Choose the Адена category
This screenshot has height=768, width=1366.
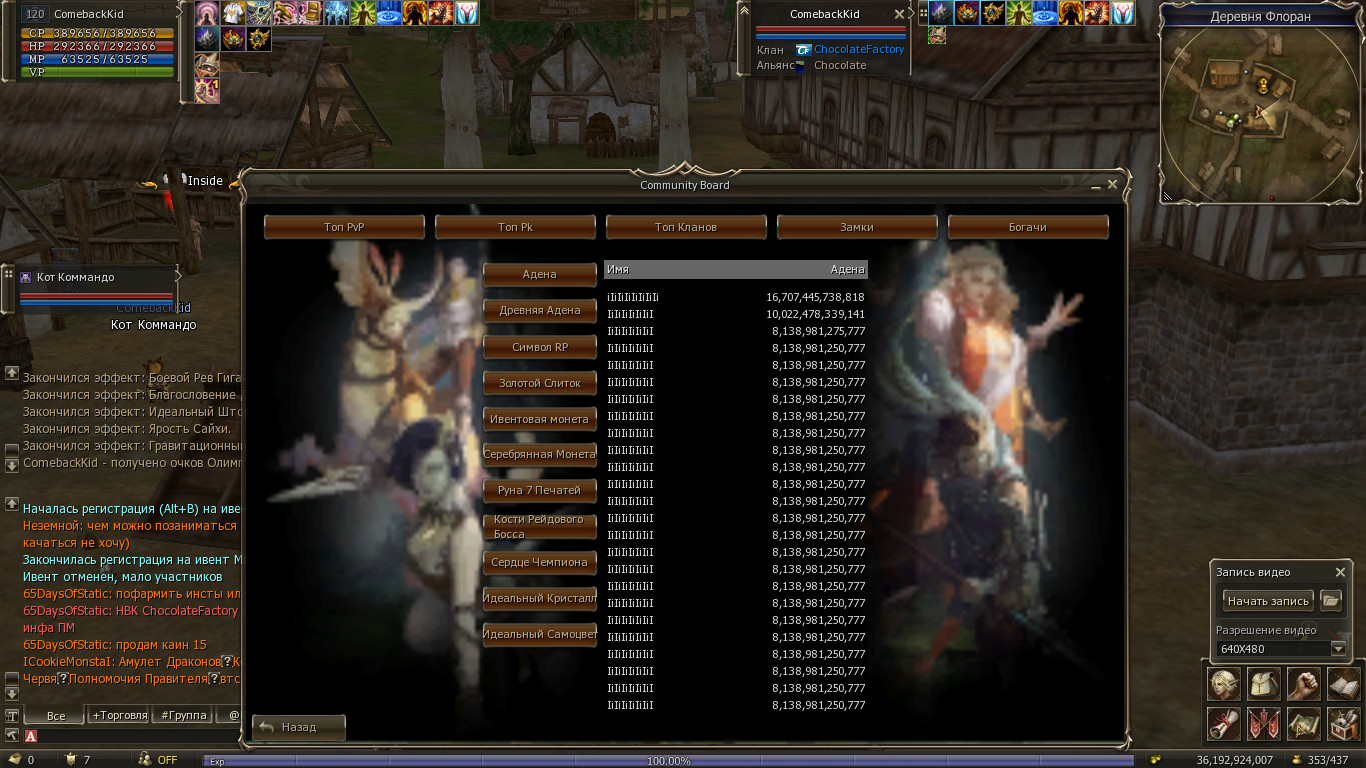pos(540,274)
